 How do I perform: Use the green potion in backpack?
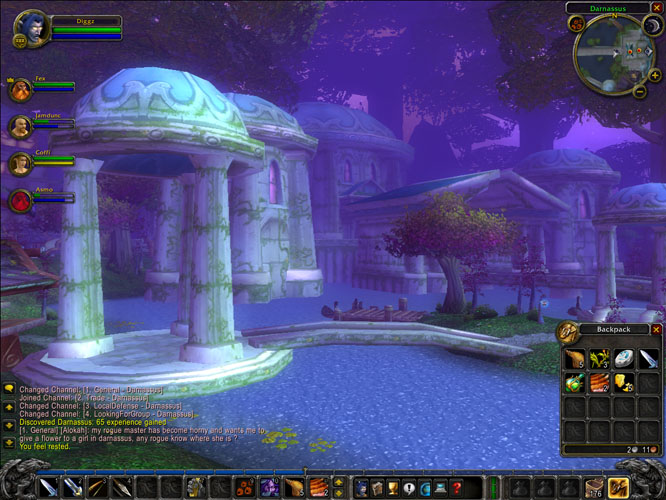pyautogui.click(x=575, y=382)
